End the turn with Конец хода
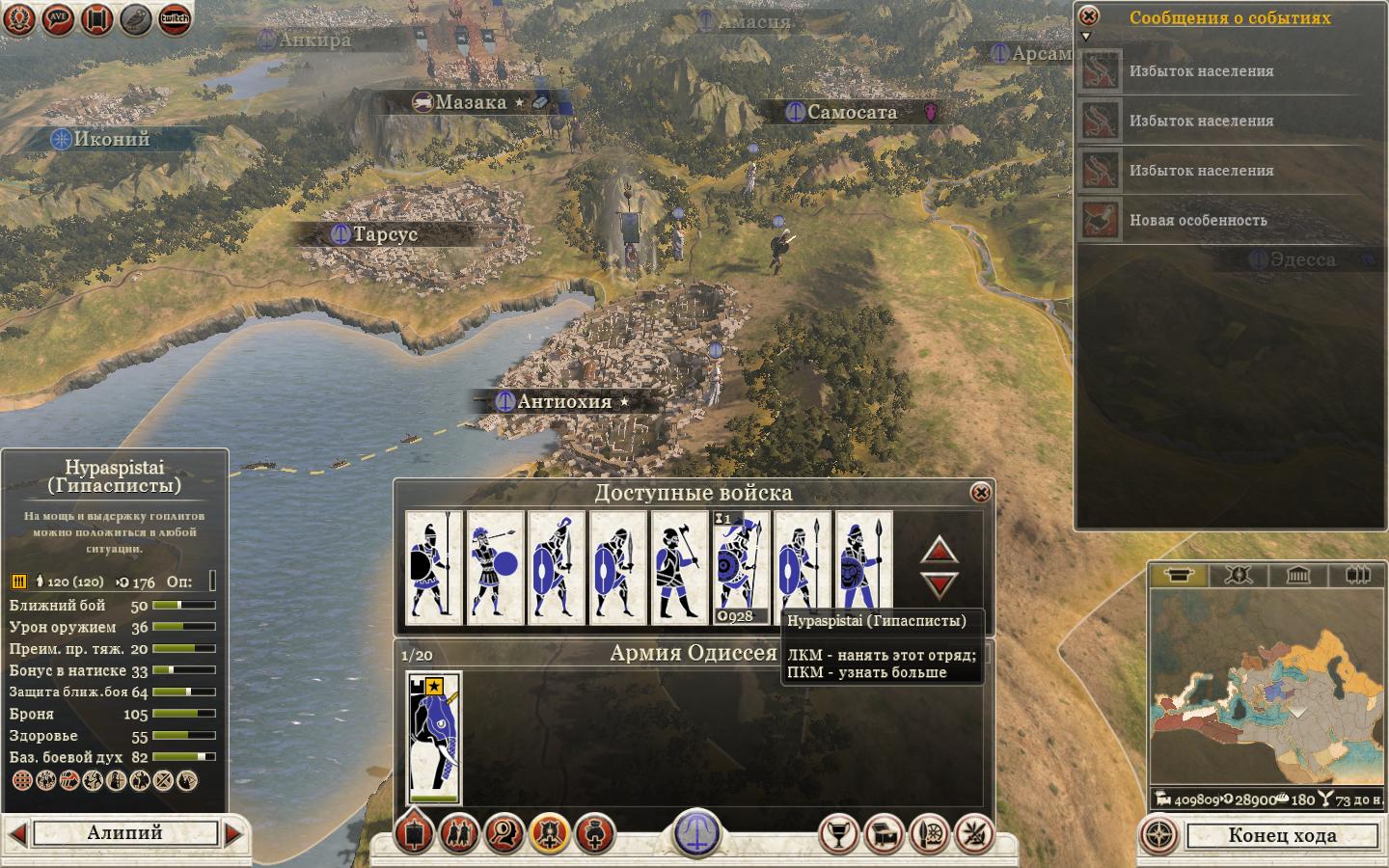The height and width of the screenshot is (868, 1389). click(1282, 835)
